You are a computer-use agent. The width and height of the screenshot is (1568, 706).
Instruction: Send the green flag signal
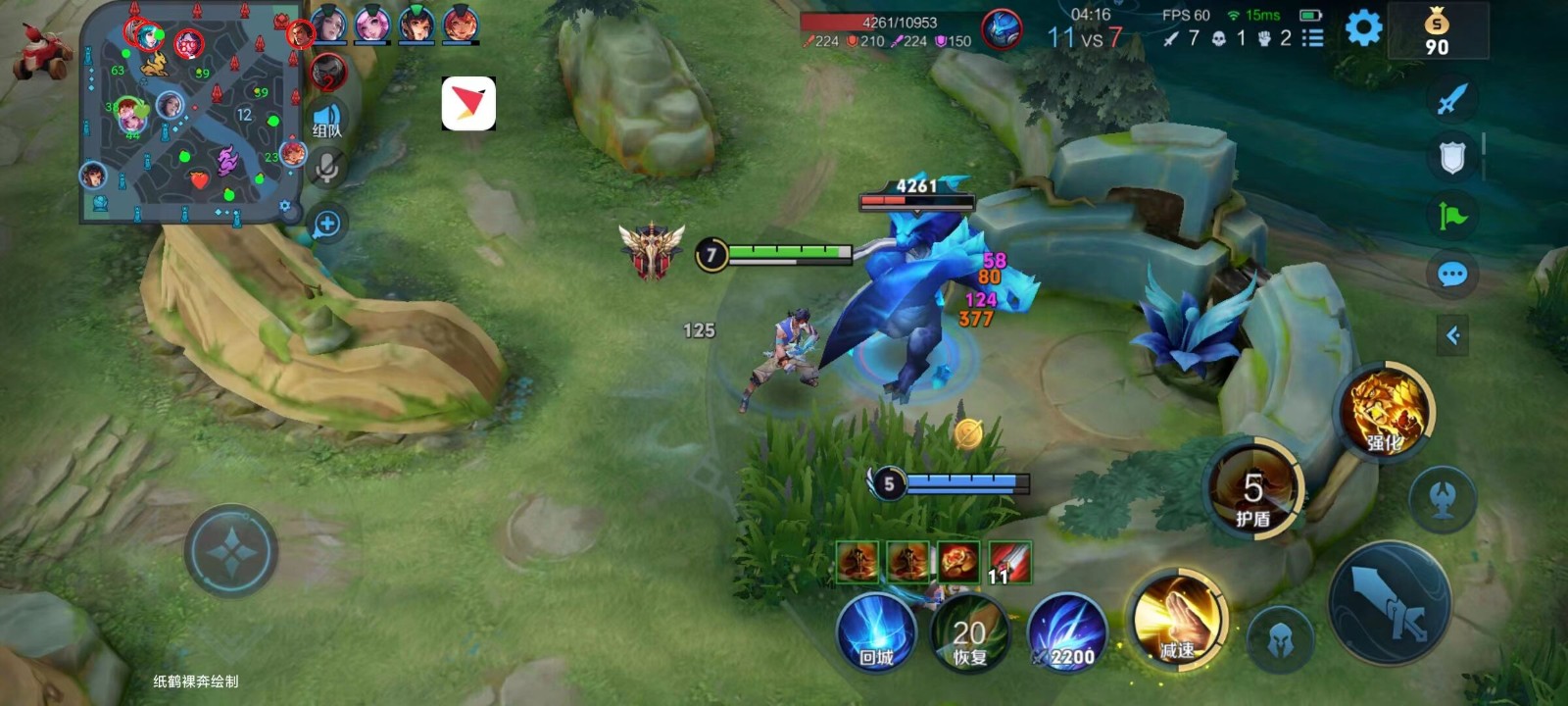[x=1452, y=216]
